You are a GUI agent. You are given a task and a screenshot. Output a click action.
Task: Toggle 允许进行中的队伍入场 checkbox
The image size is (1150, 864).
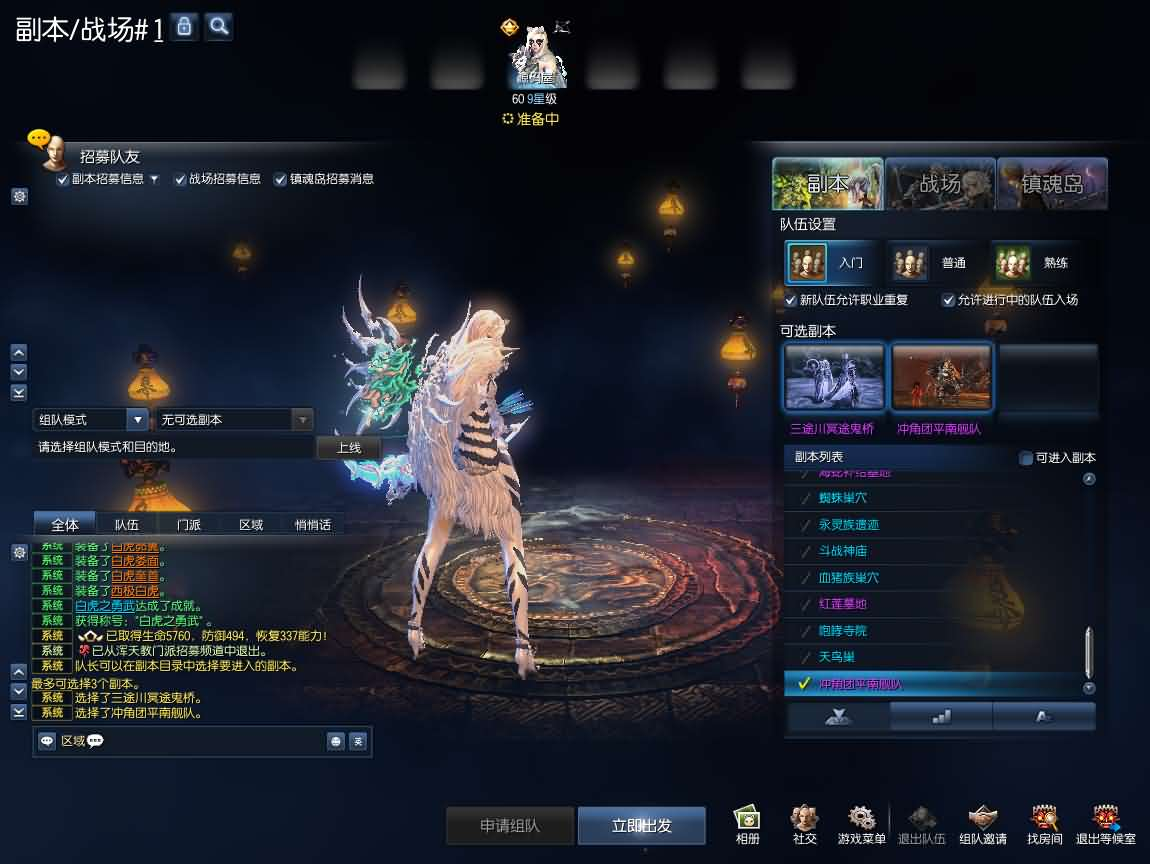(x=948, y=300)
